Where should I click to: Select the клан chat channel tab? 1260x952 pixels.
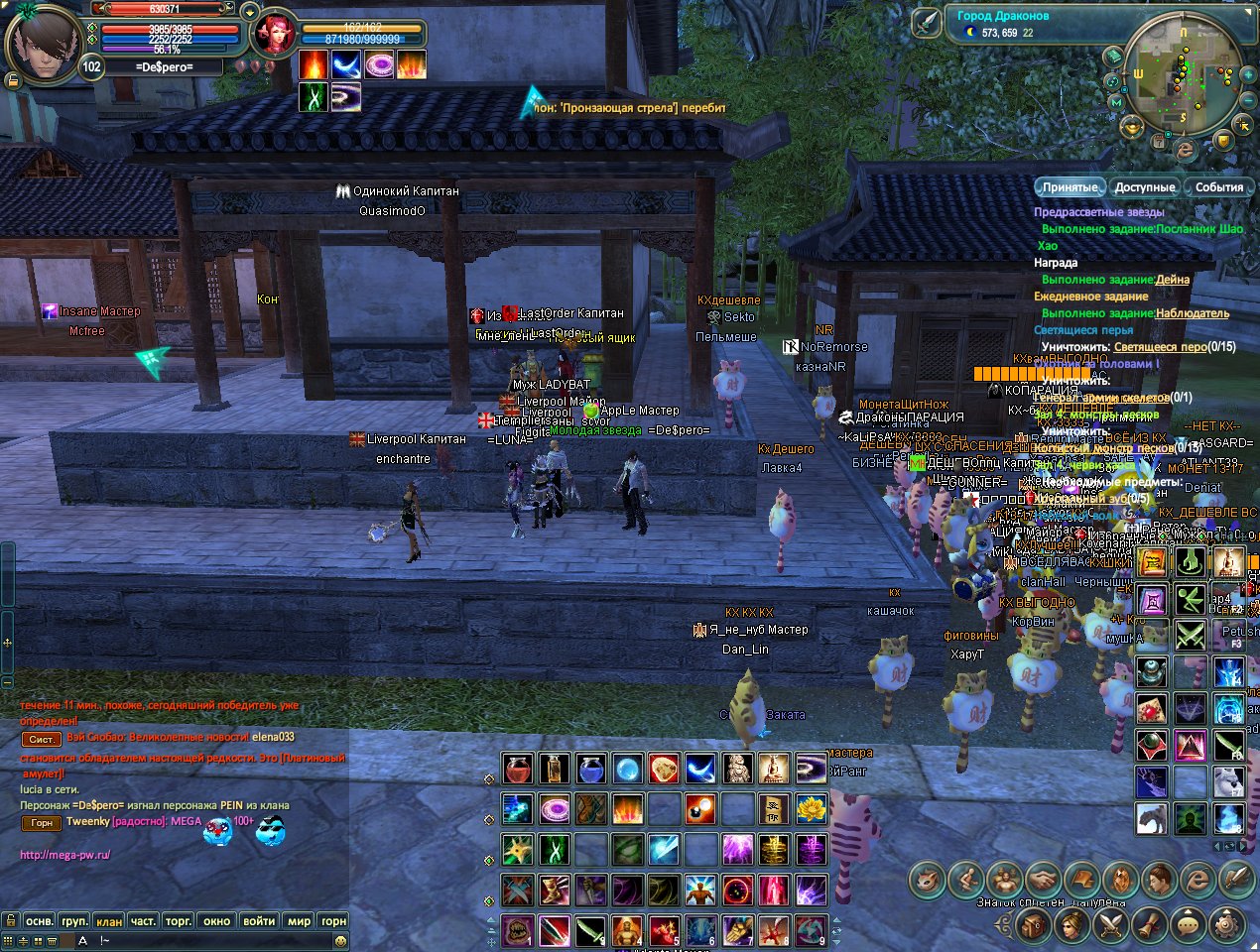pyautogui.click(x=109, y=921)
